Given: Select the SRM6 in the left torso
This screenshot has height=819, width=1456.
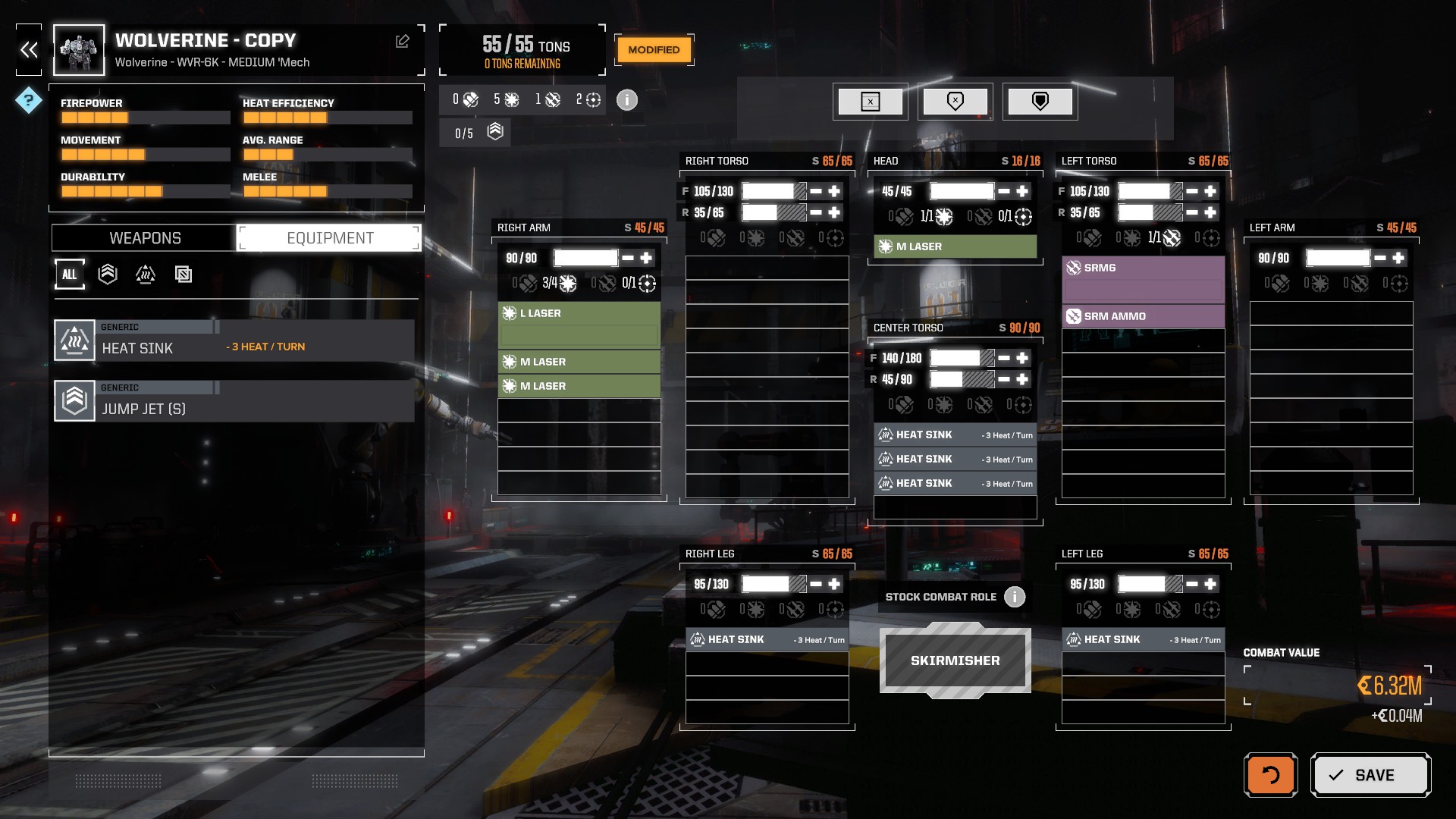Looking at the screenshot, I should coord(1143,268).
